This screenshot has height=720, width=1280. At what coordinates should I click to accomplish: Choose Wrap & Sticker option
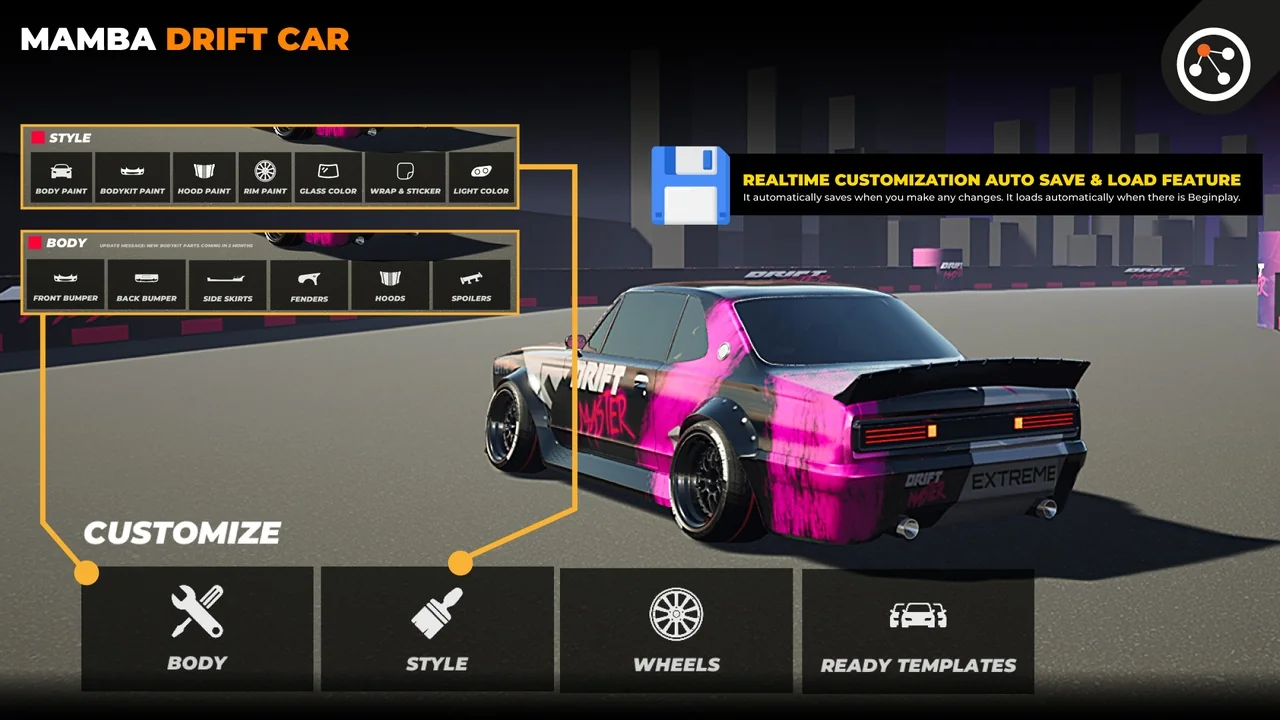(x=405, y=177)
